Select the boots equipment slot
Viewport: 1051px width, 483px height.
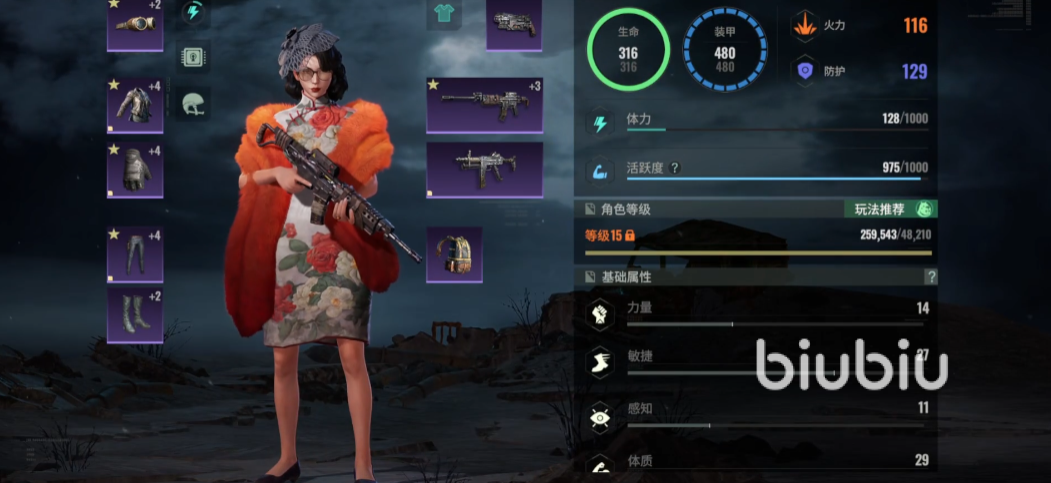tap(135, 315)
